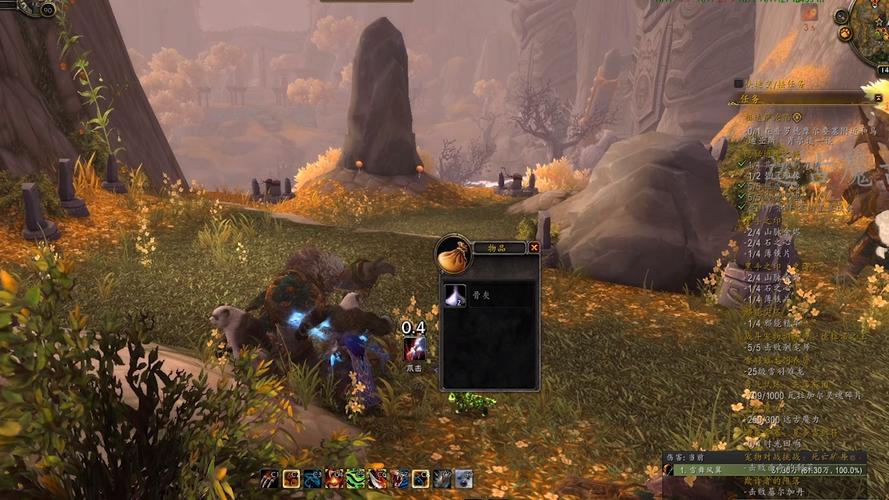This screenshot has width=889, height=500.
Task: Close the loot window
Action: (x=534, y=247)
